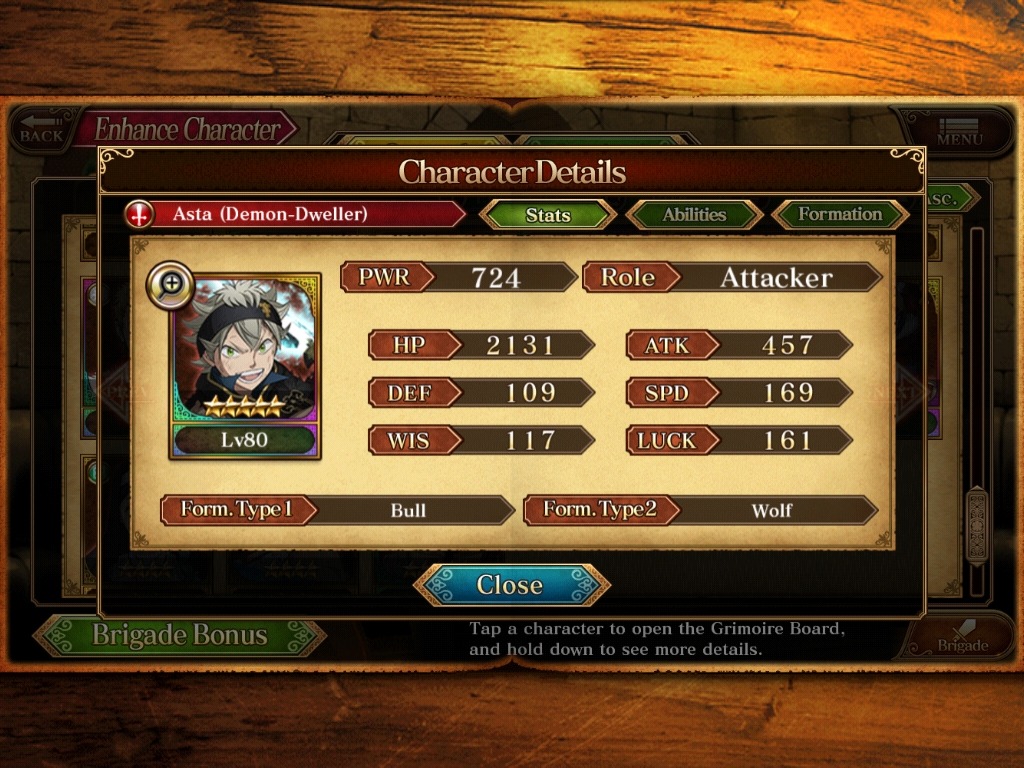Open the Brigade Bonus panel
The width and height of the screenshot is (1024, 768).
point(180,636)
